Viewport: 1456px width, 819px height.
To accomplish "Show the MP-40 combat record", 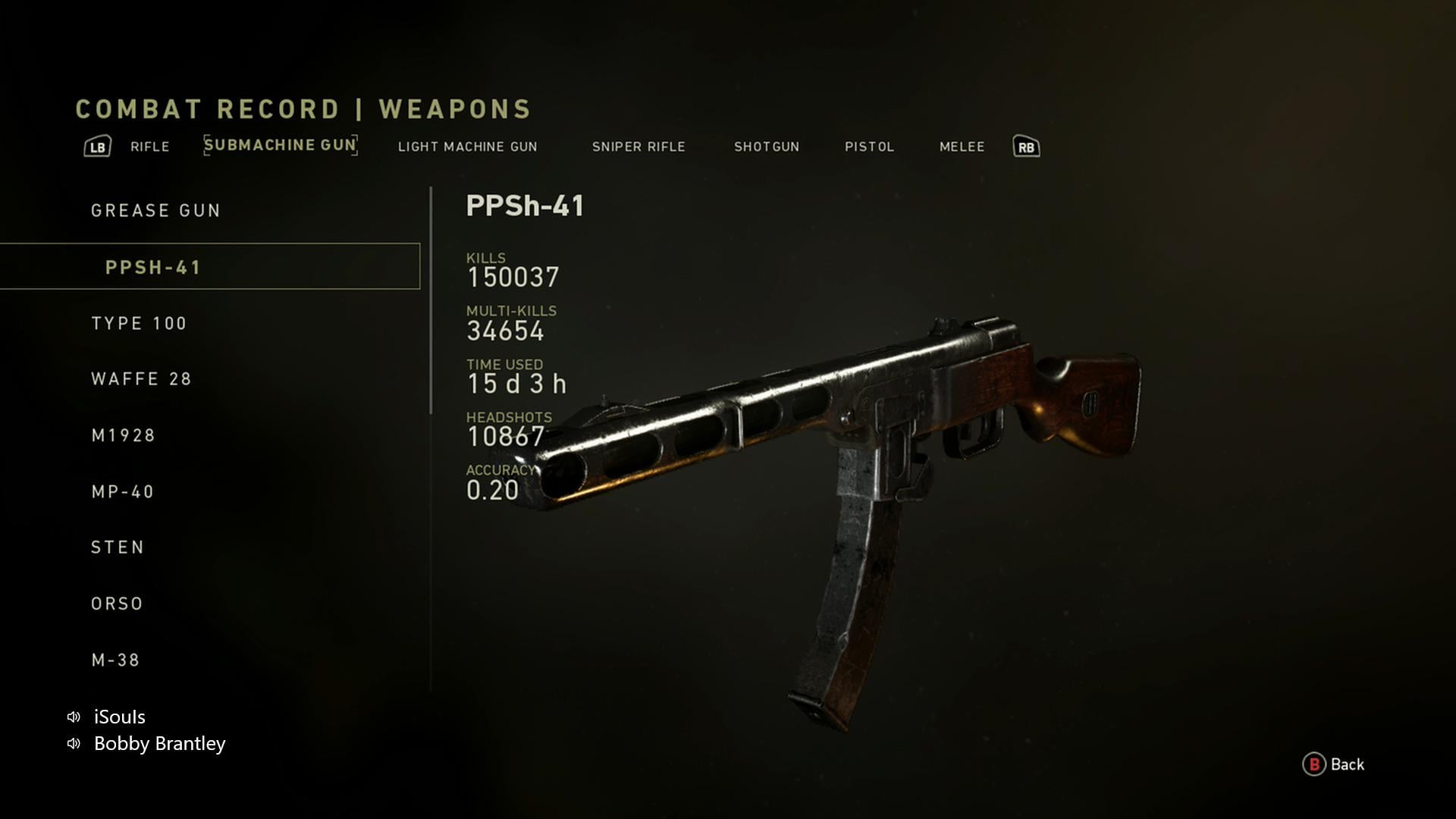I will [x=122, y=492].
